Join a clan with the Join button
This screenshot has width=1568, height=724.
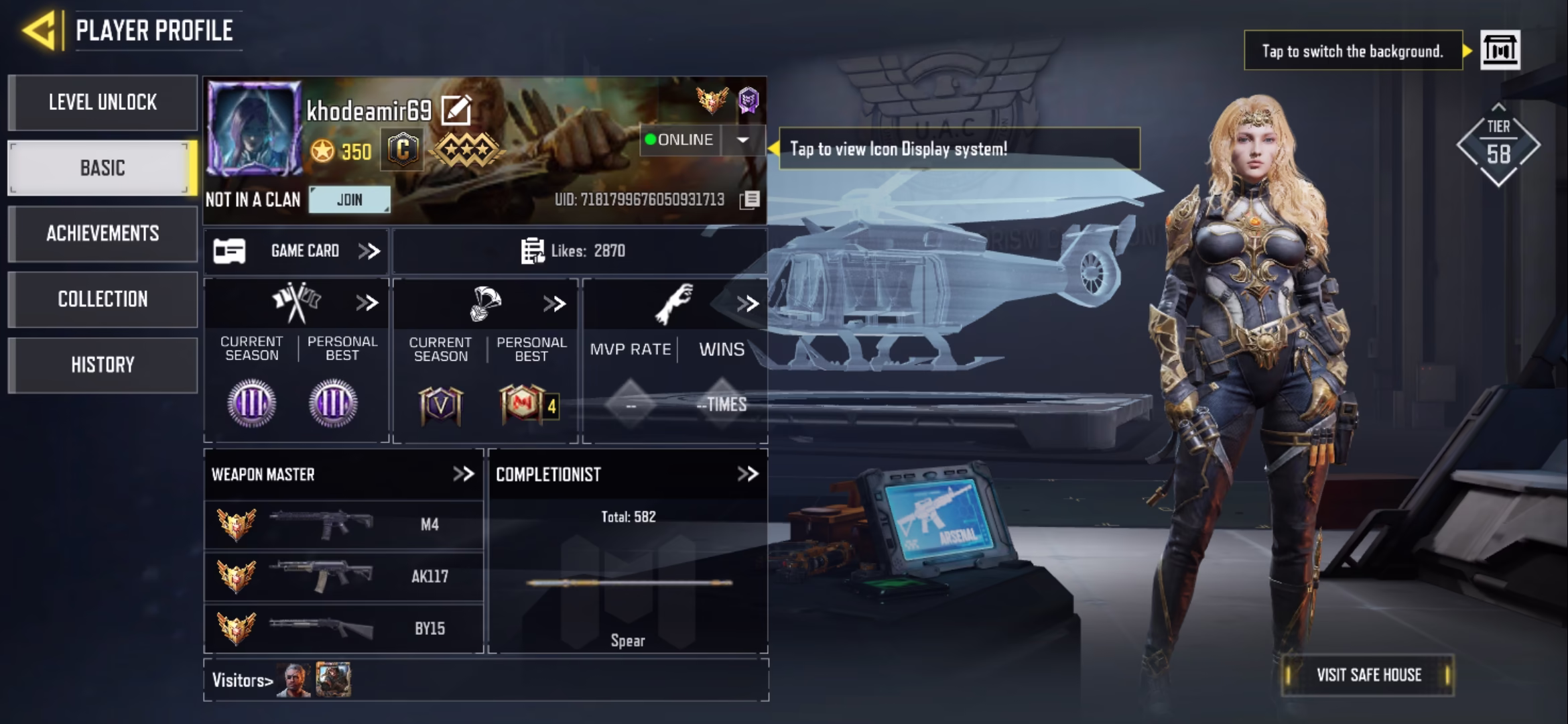pos(349,200)
